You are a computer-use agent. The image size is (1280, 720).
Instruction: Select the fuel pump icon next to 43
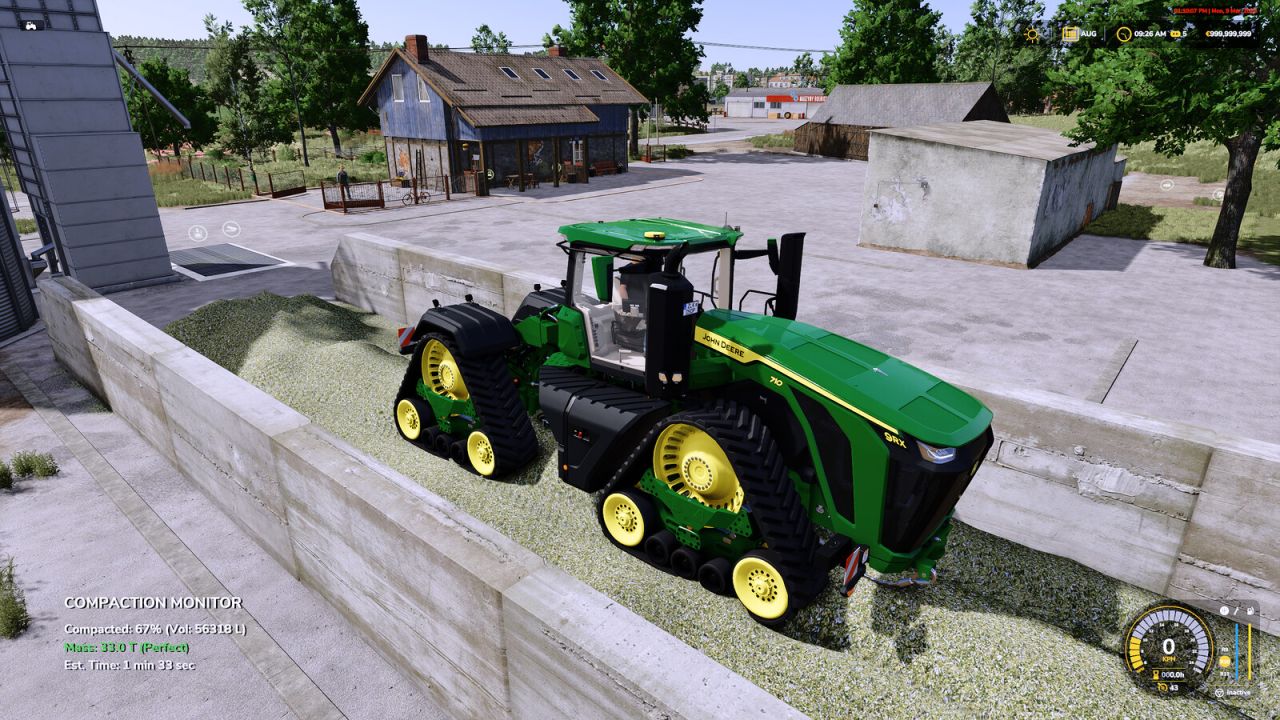click(1162, 687)
